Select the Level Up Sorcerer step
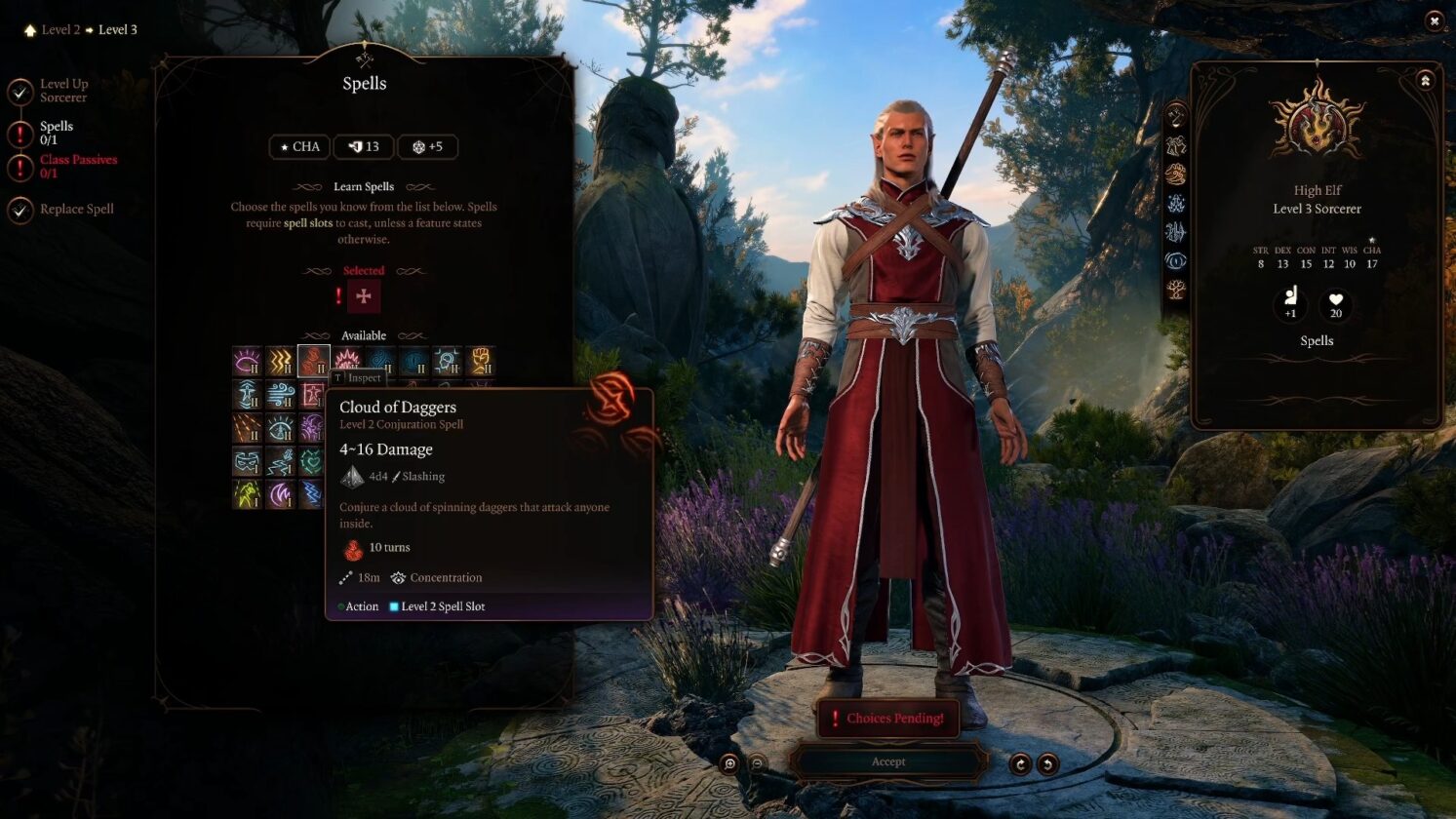The height and width of the screenshot is (819, 1456). click(x=63, y=91)
